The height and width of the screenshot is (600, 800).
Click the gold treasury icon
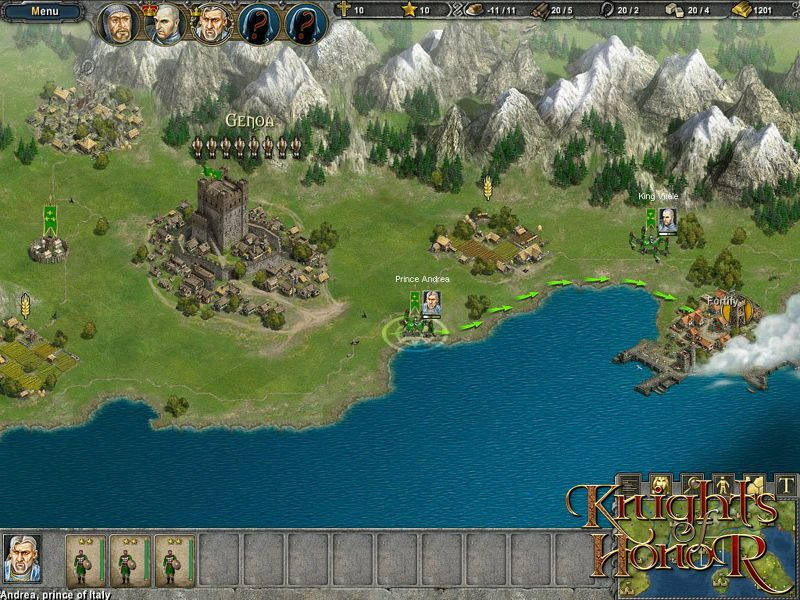coord(740,10)
